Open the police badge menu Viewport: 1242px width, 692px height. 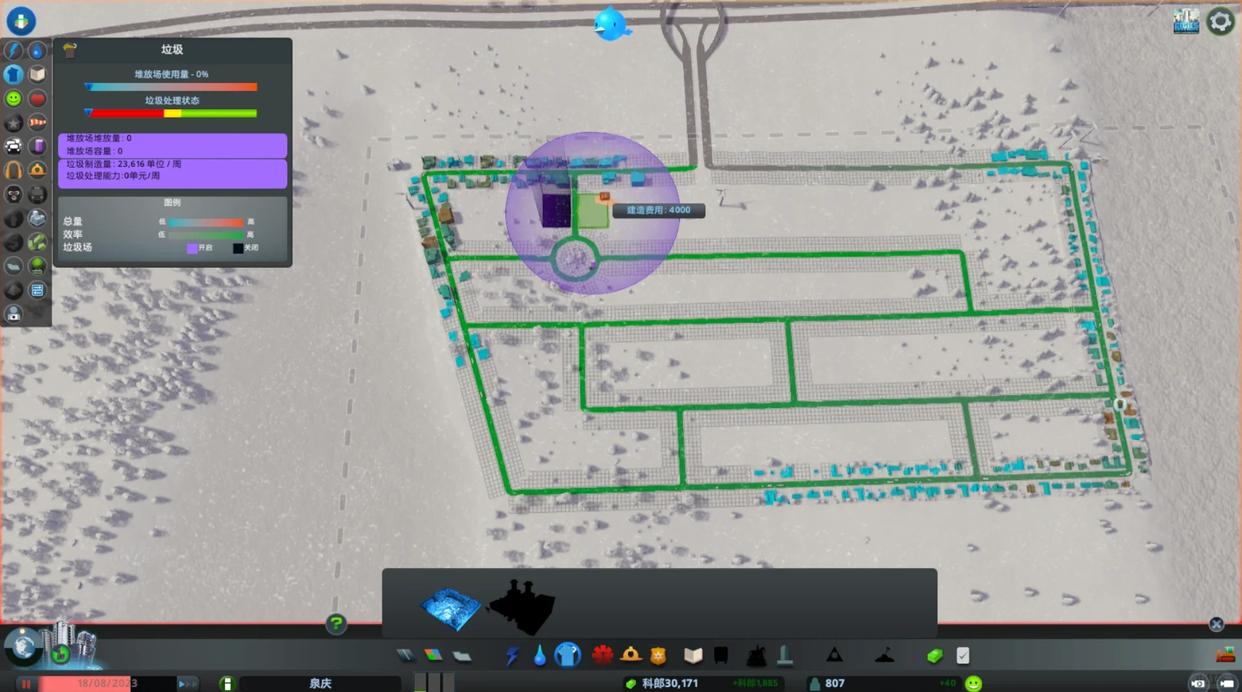pos(658,656)
